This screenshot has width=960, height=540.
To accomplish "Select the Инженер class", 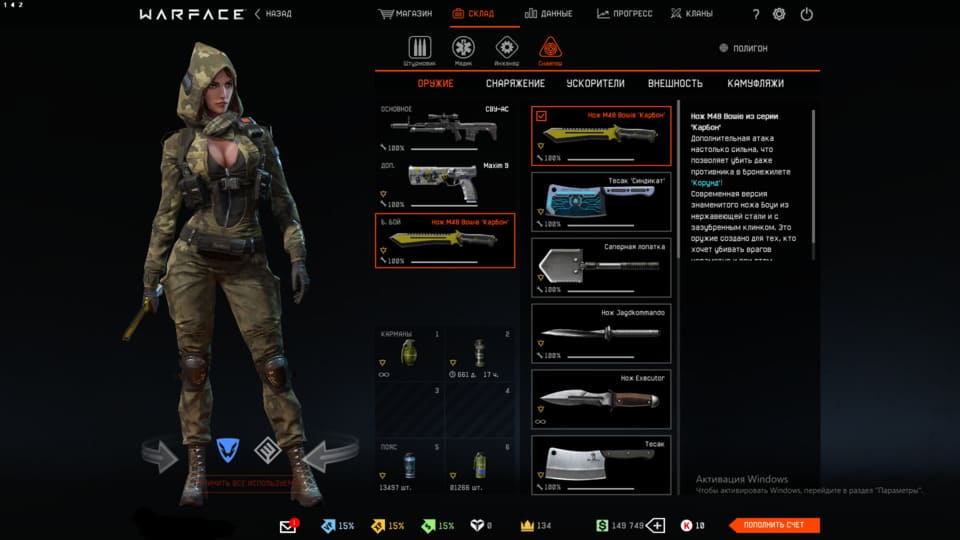I will coord(507,50).
